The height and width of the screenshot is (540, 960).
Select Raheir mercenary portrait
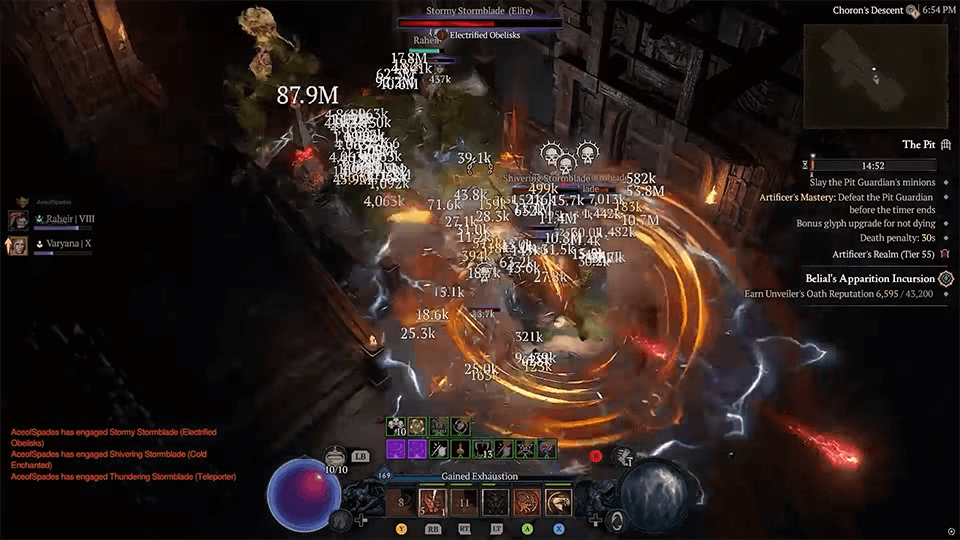pyautogui.click(x=18, y=221)
